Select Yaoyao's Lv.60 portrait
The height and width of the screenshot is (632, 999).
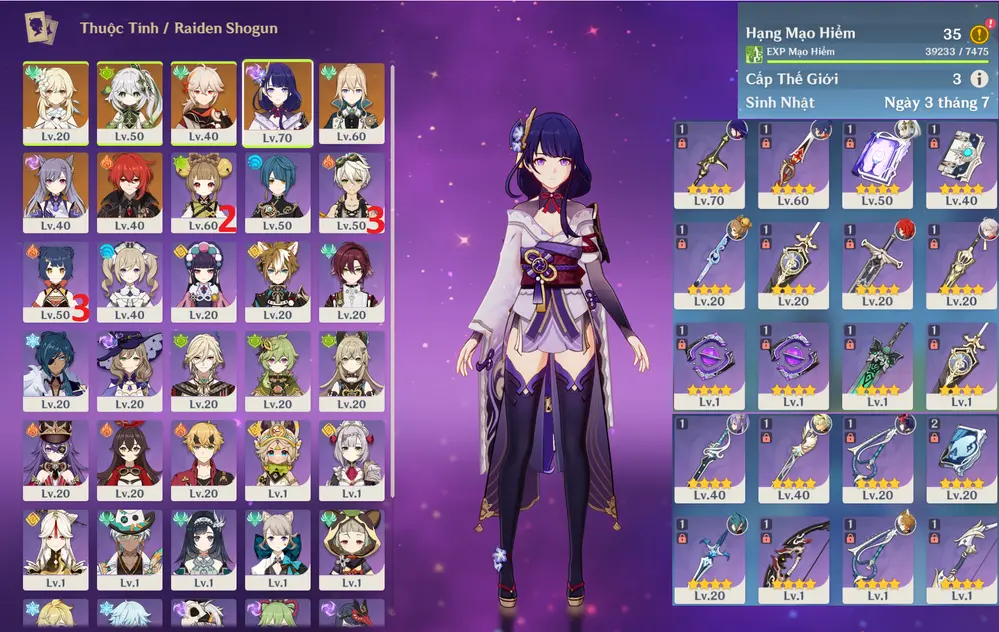[x=203, y=192]
